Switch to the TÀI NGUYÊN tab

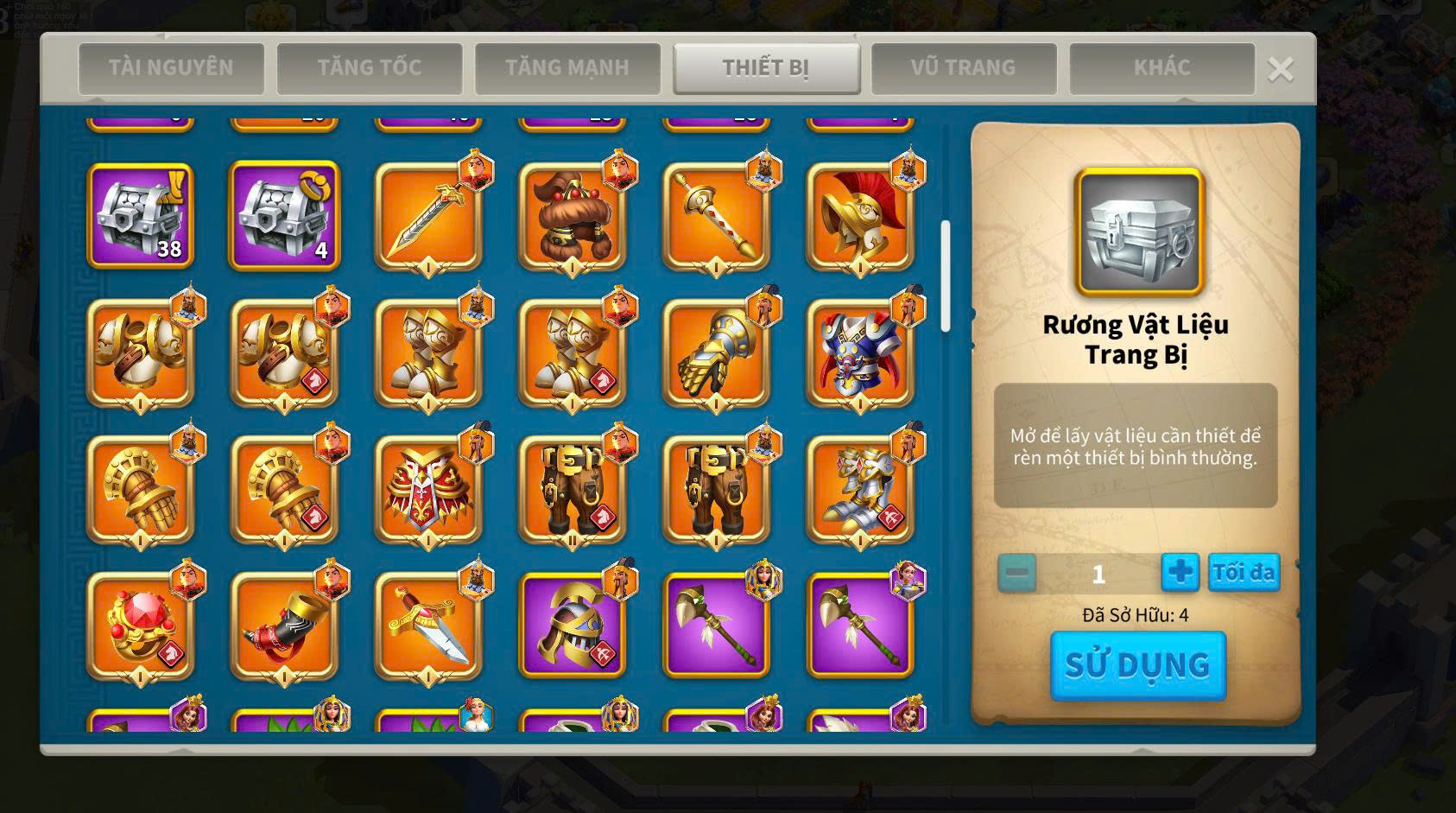(x=171, y=67)
